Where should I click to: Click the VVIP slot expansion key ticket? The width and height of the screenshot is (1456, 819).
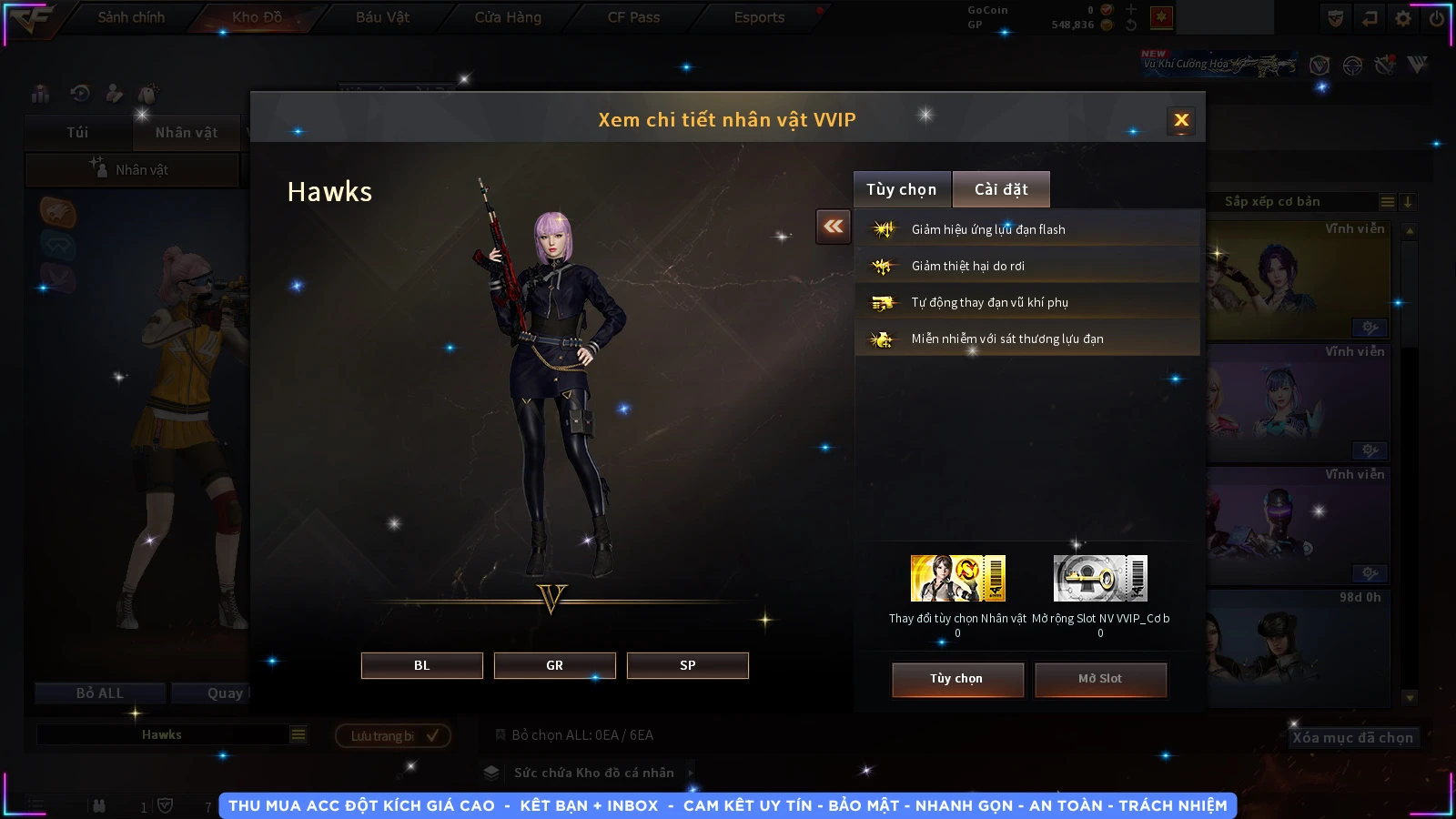point(1100,579)
